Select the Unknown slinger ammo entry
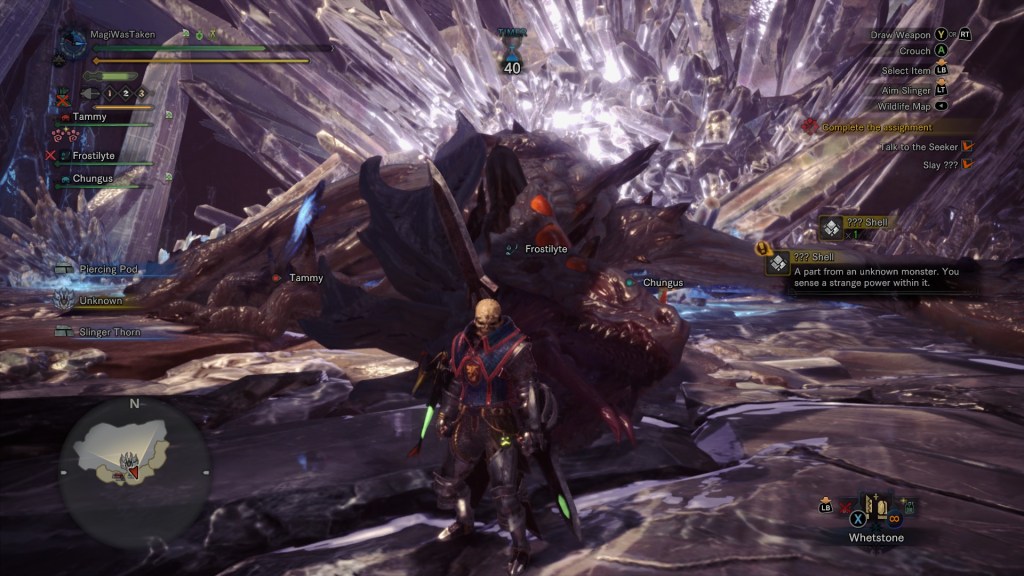The height and width of the screenshot is (576, 1024). tap(100, 300)
